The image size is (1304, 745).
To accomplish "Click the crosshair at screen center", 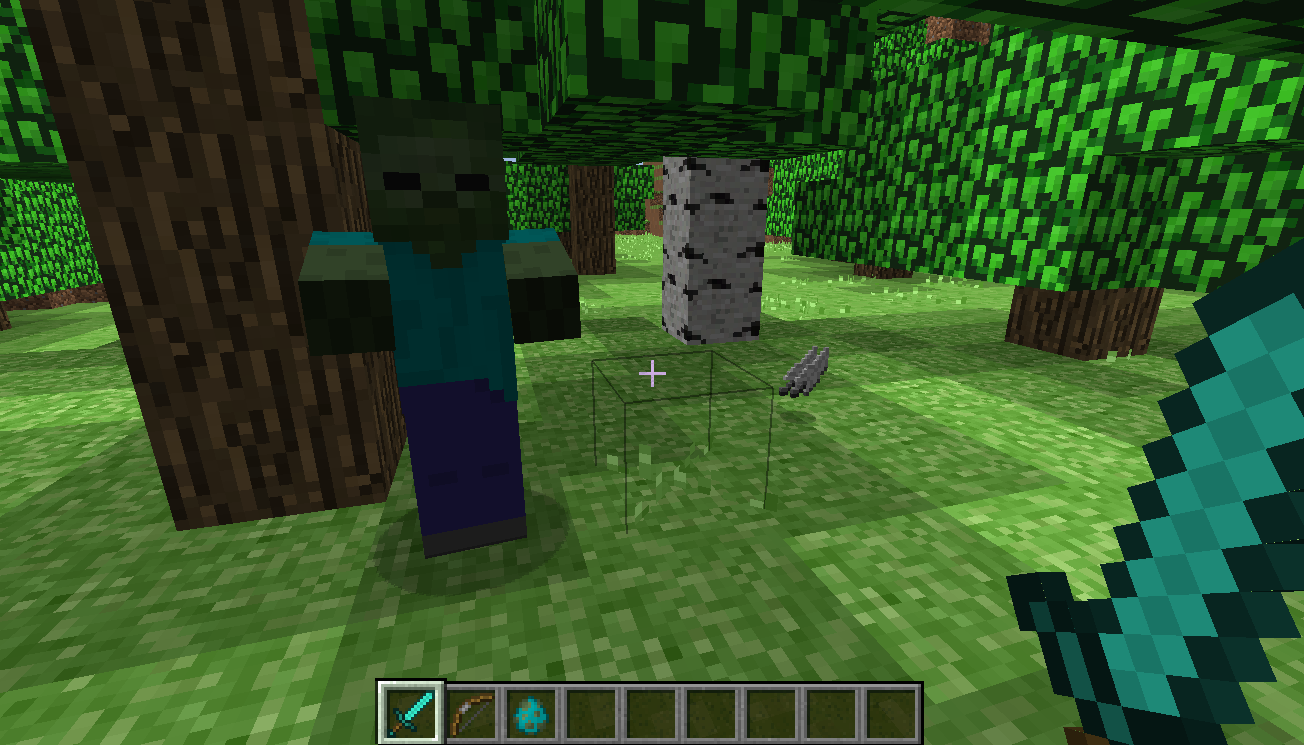I will point(652,372).
